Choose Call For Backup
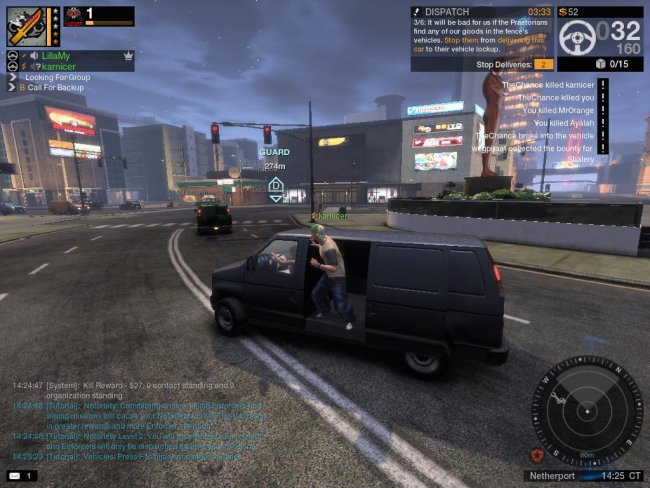 pyautogui.click(x=55, y=88)
